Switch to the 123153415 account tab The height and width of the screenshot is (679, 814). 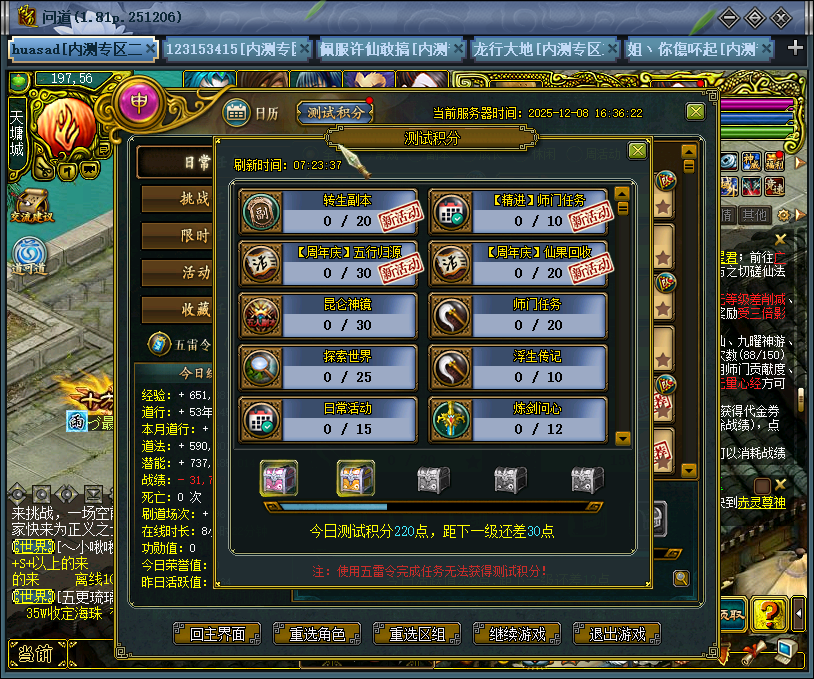pyautogui.click(x=226, y=48)
